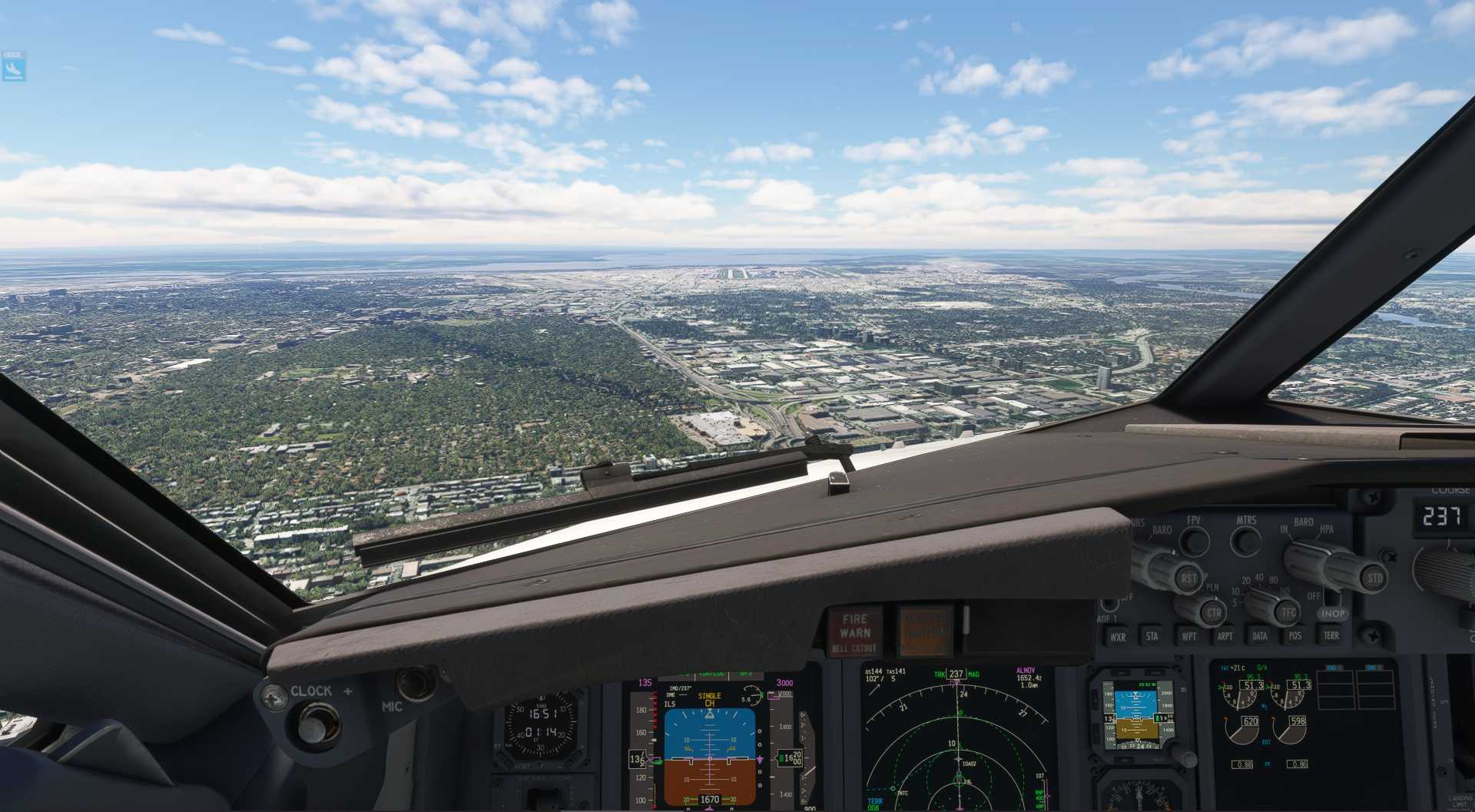
Task: Enable airports with the ARPT button
Action: (x=1225, y=637)
